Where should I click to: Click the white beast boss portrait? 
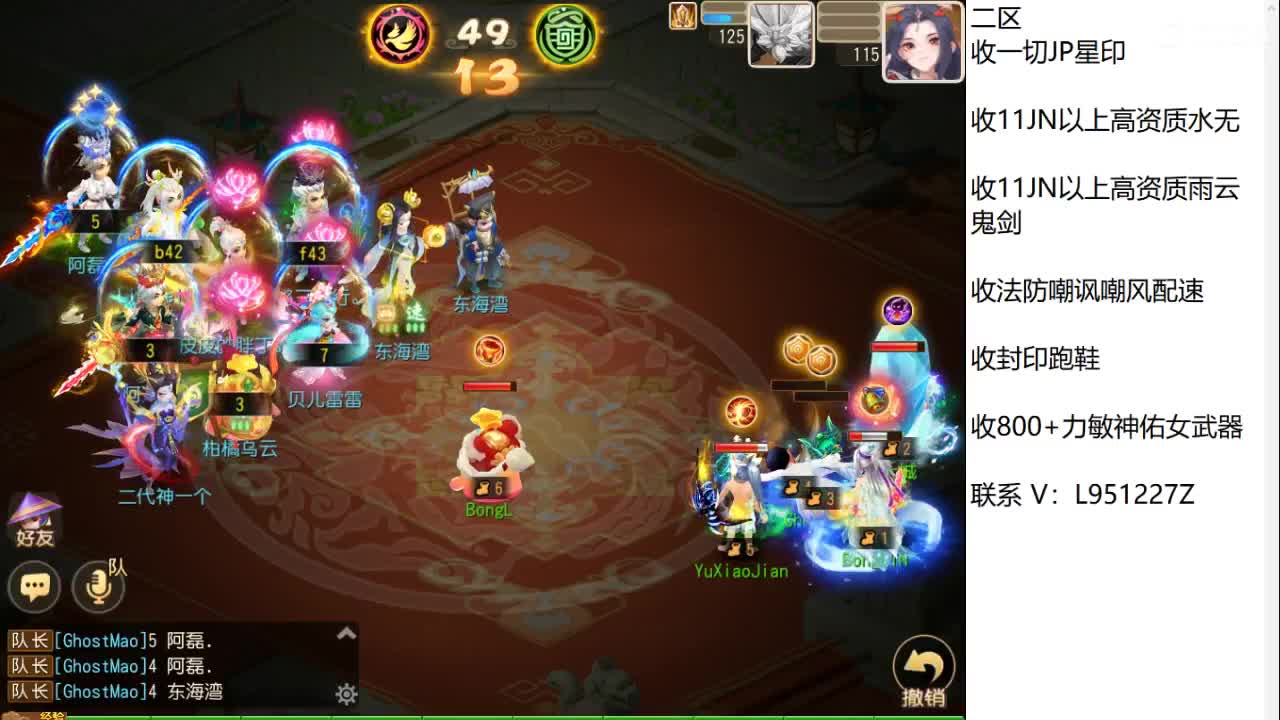pos(780,35)
